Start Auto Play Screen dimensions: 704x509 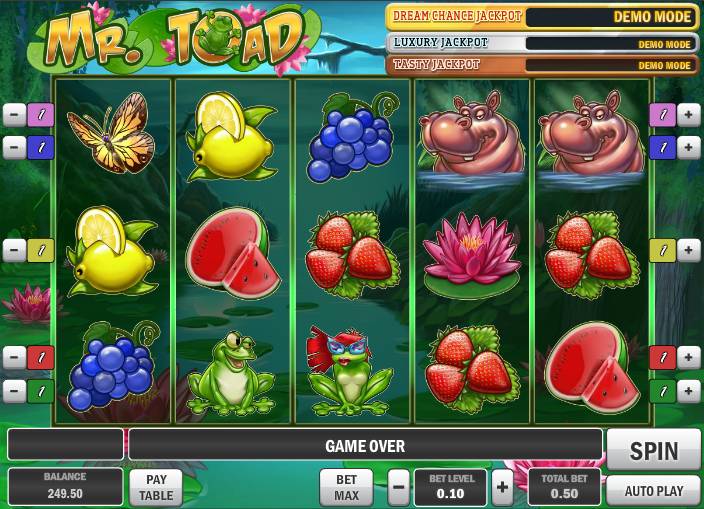[x=654, y=490]
